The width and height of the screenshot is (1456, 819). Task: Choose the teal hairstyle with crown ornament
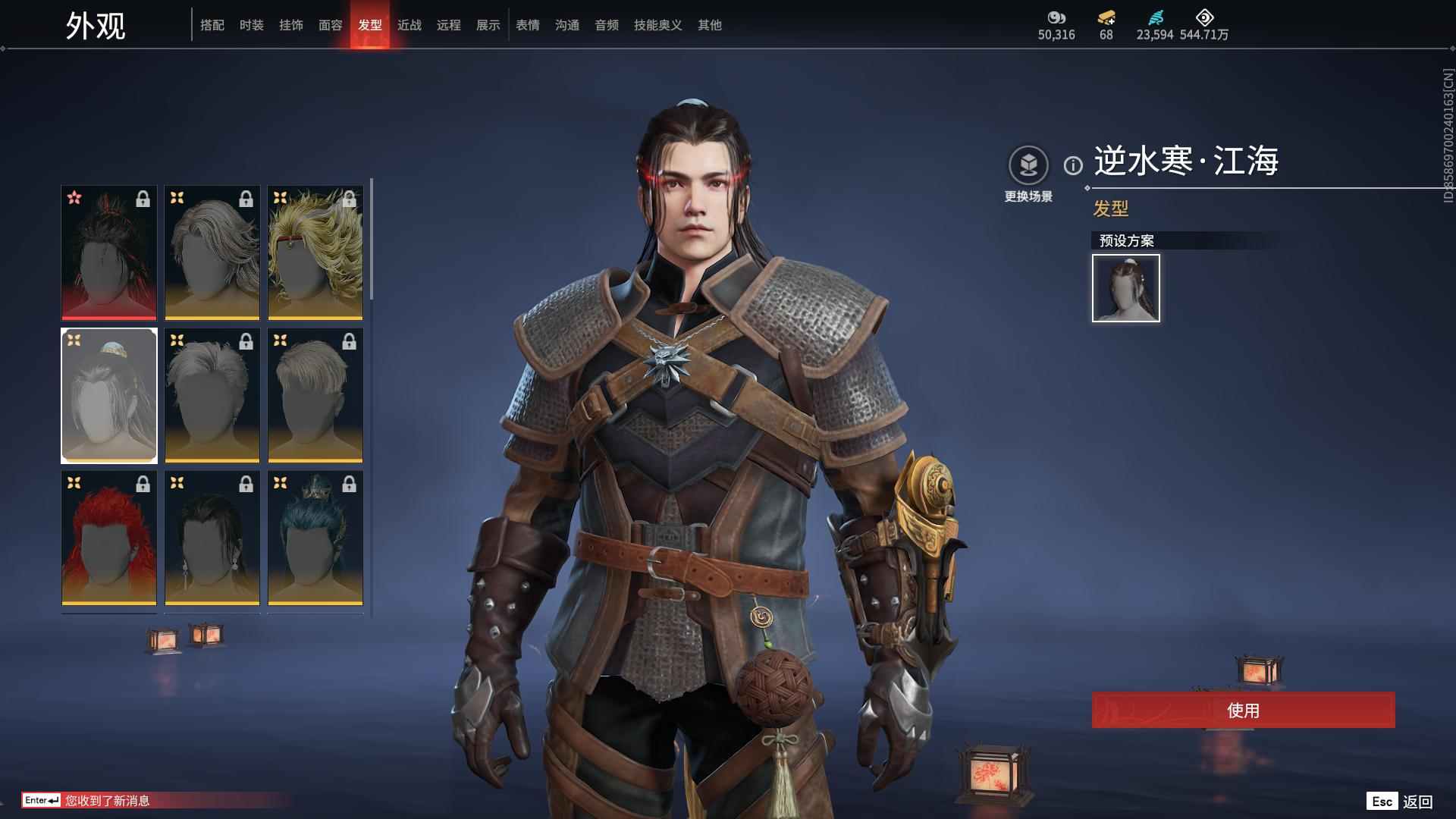coord(315,538)
